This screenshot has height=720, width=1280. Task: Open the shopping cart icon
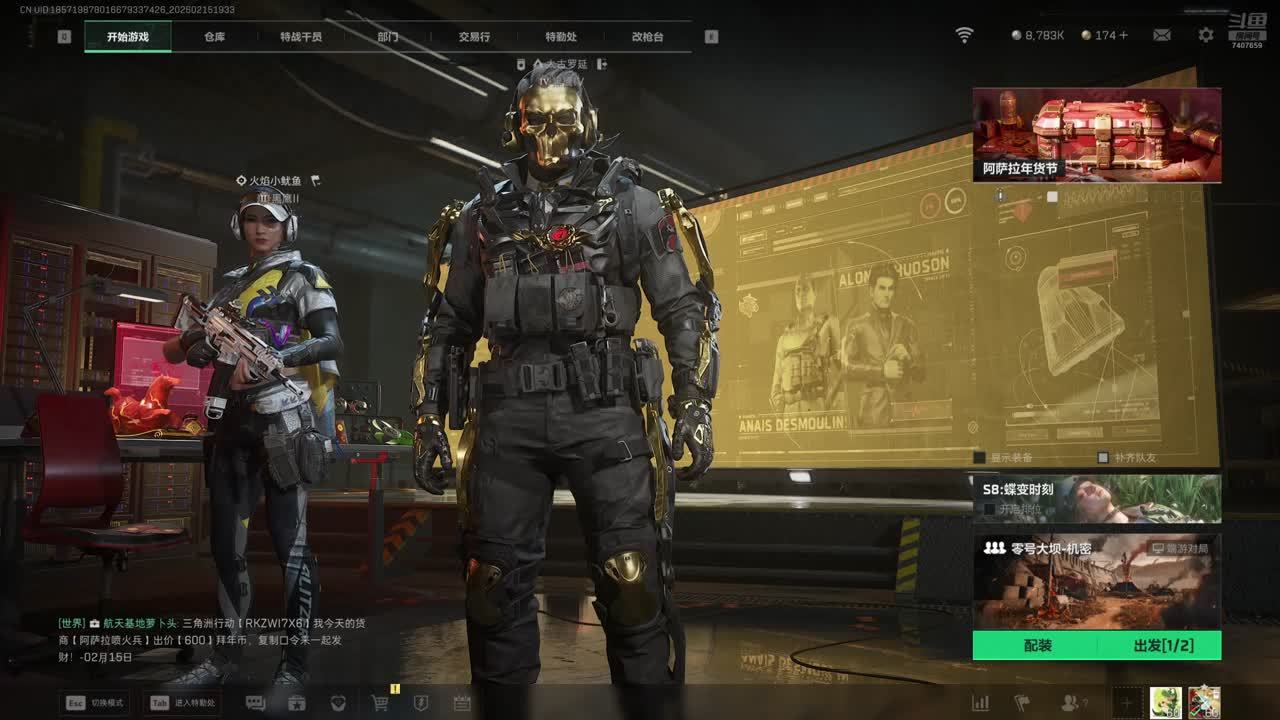380,703
